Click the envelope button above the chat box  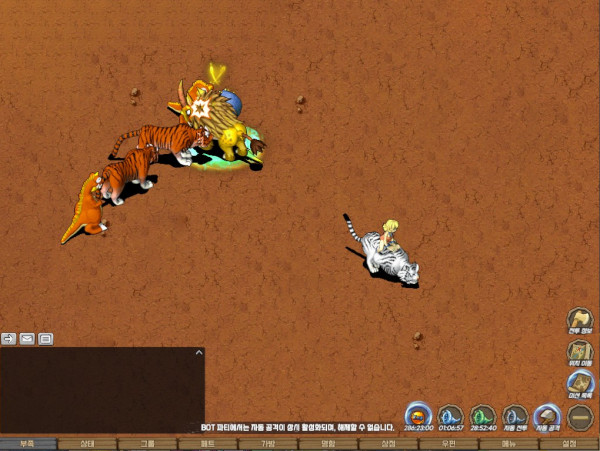(x=27, y=338)
